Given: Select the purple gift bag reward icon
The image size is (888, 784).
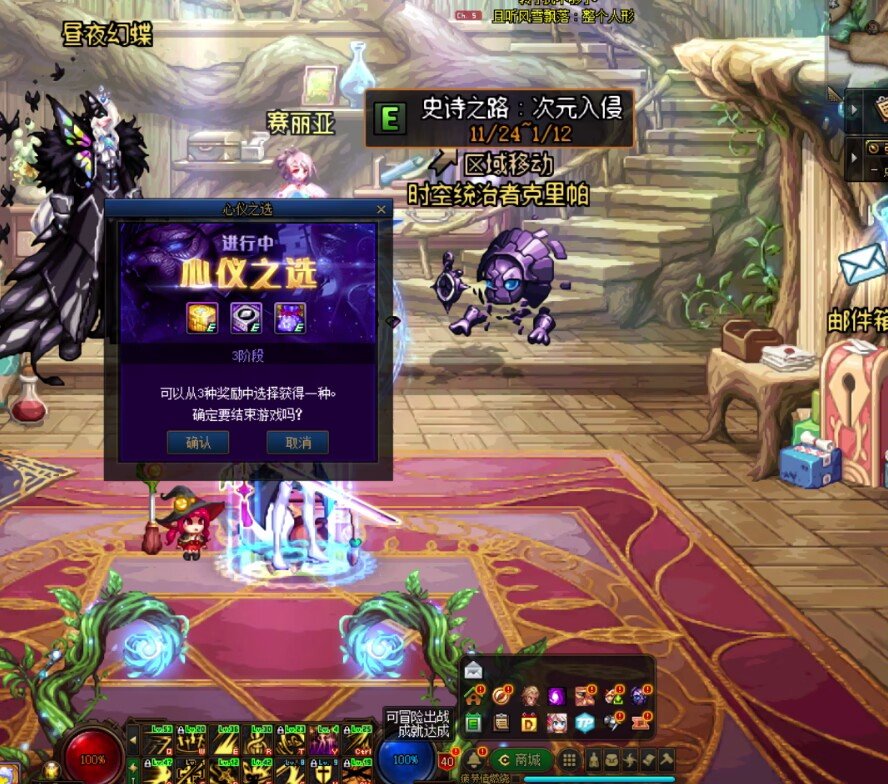Looking at the screenshot, I should click(x=290, y=317).
